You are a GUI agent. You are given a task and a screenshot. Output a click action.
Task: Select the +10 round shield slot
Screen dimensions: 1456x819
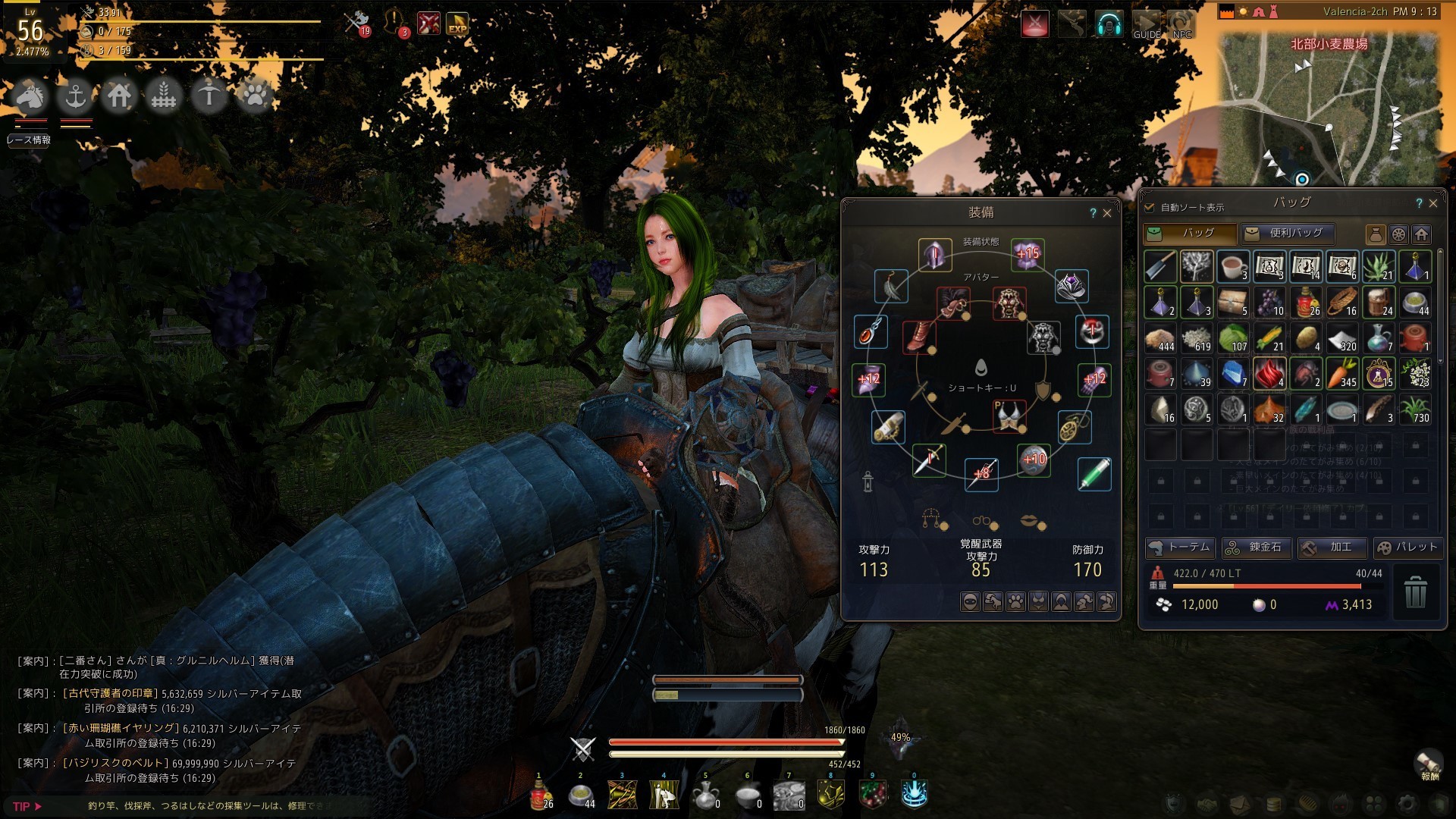tap(1034, 460)
